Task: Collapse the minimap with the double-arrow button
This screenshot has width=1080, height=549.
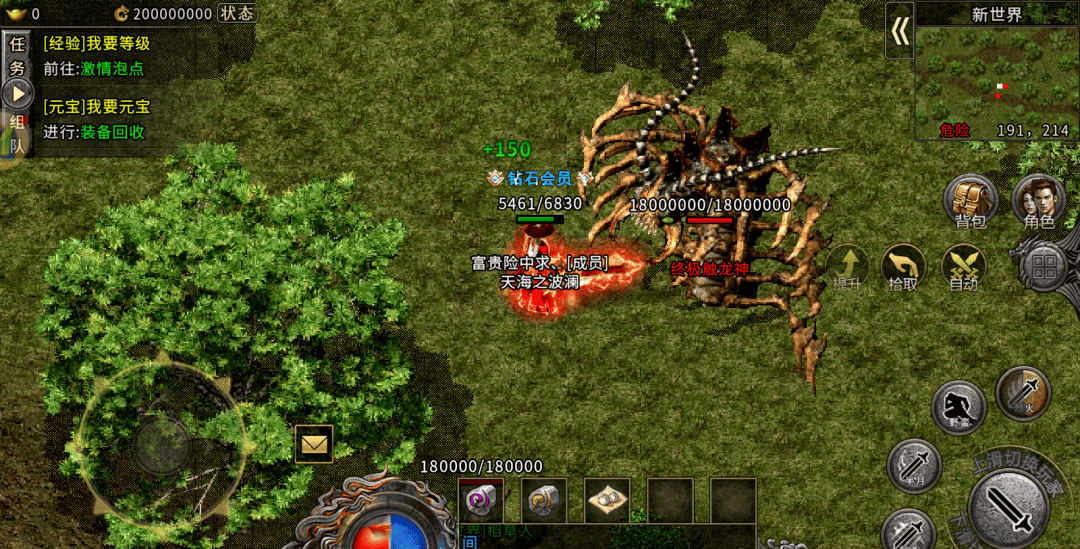Action: click(900, 31)
